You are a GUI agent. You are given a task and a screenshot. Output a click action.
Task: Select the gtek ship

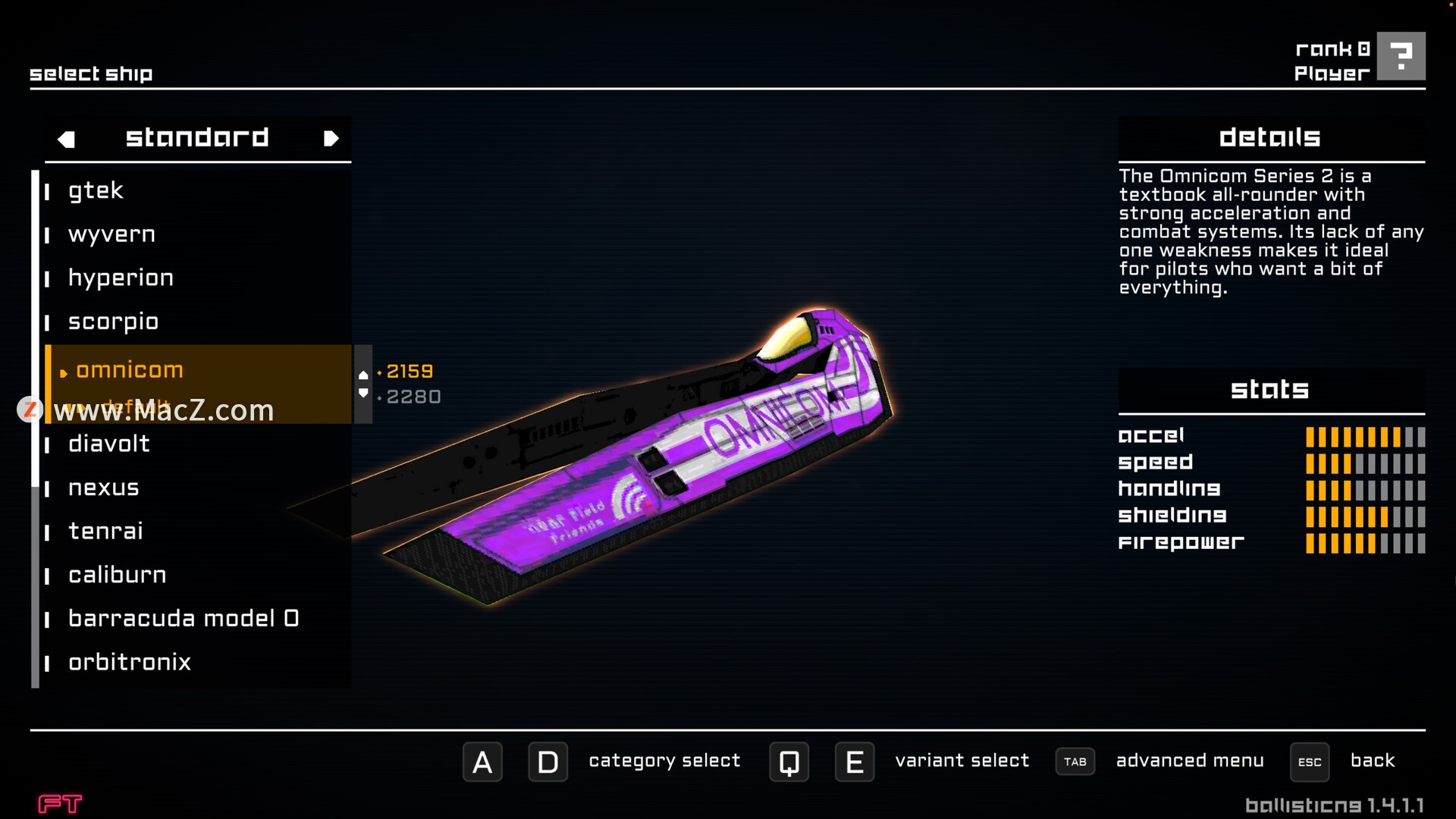click(96, 190)
